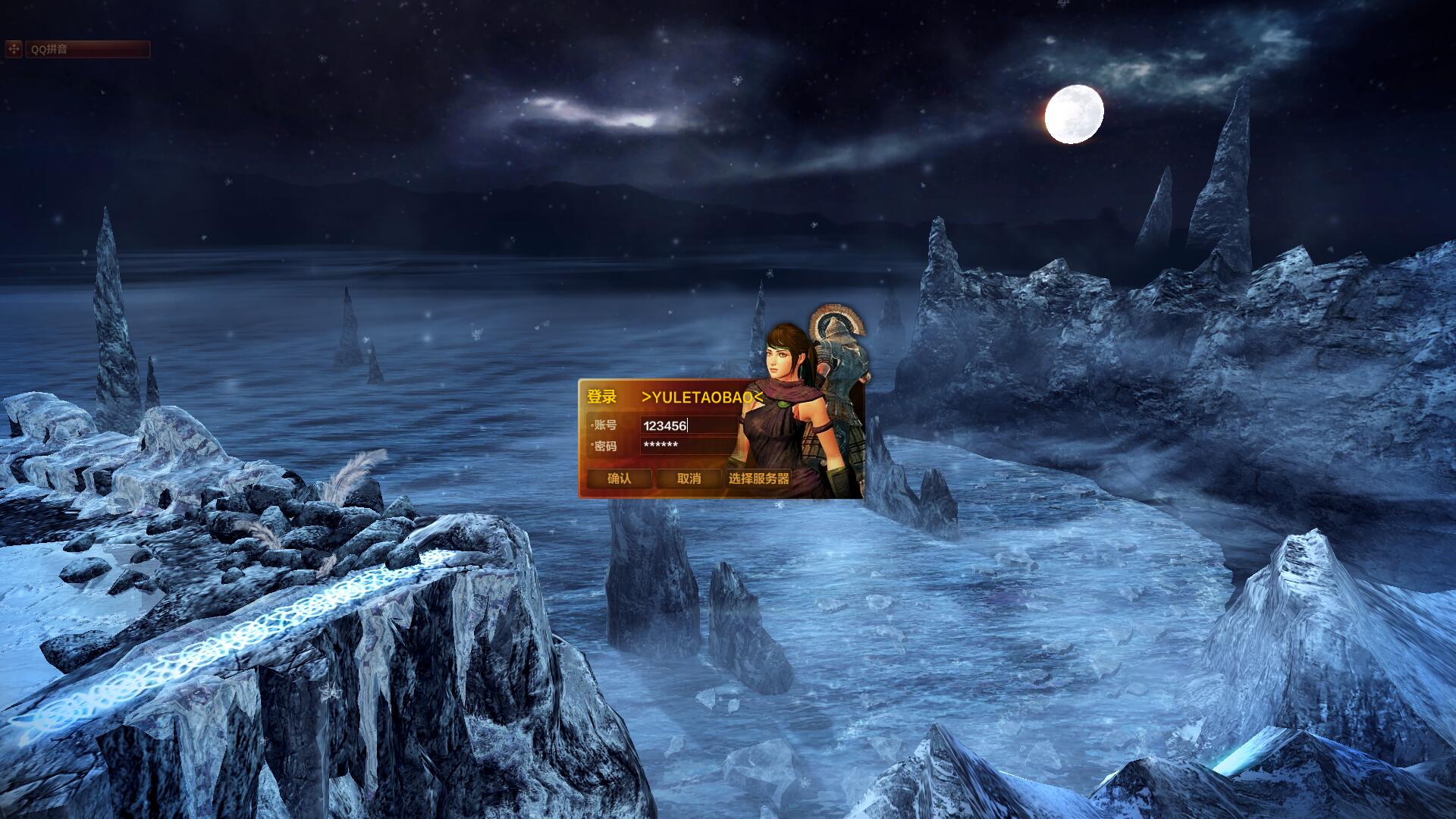This screenshot has width=1456, height=819.
Task: Focus the 账号 account input field
Action: click(x=687, y=425)
